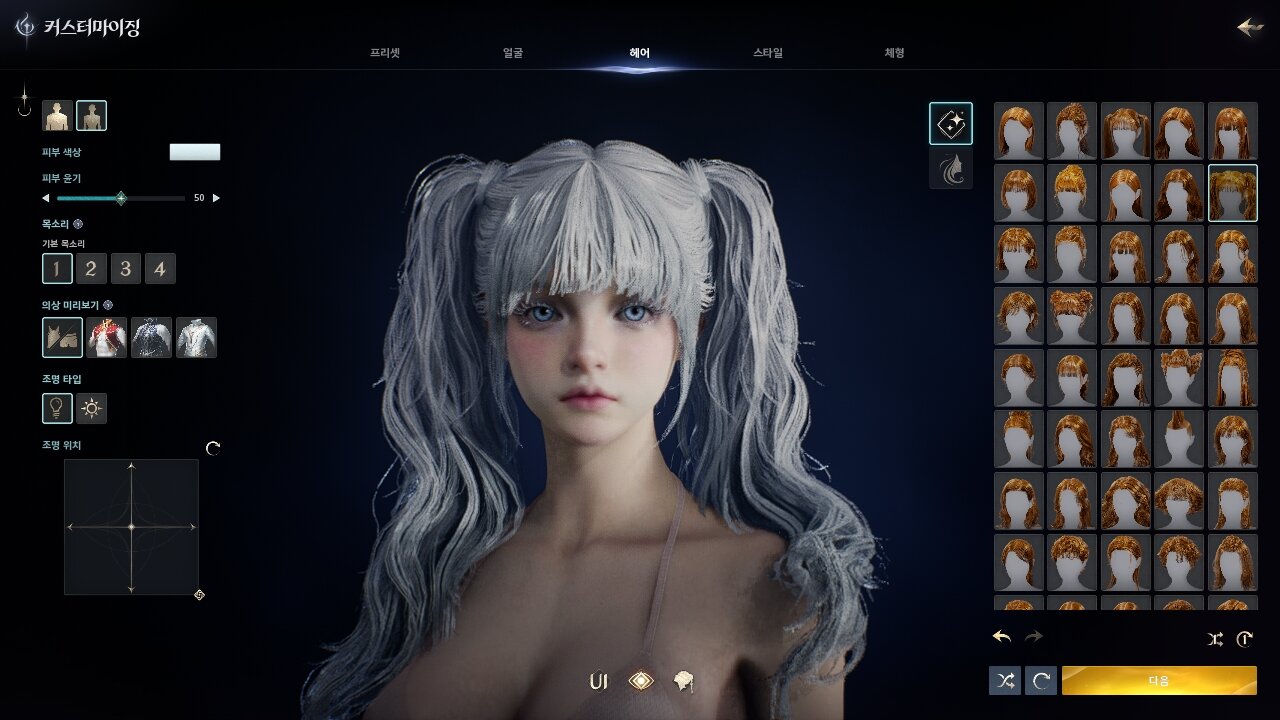Open the hair color flame icon
This screenshot has width=1280, height=720.
coord(950,169)
